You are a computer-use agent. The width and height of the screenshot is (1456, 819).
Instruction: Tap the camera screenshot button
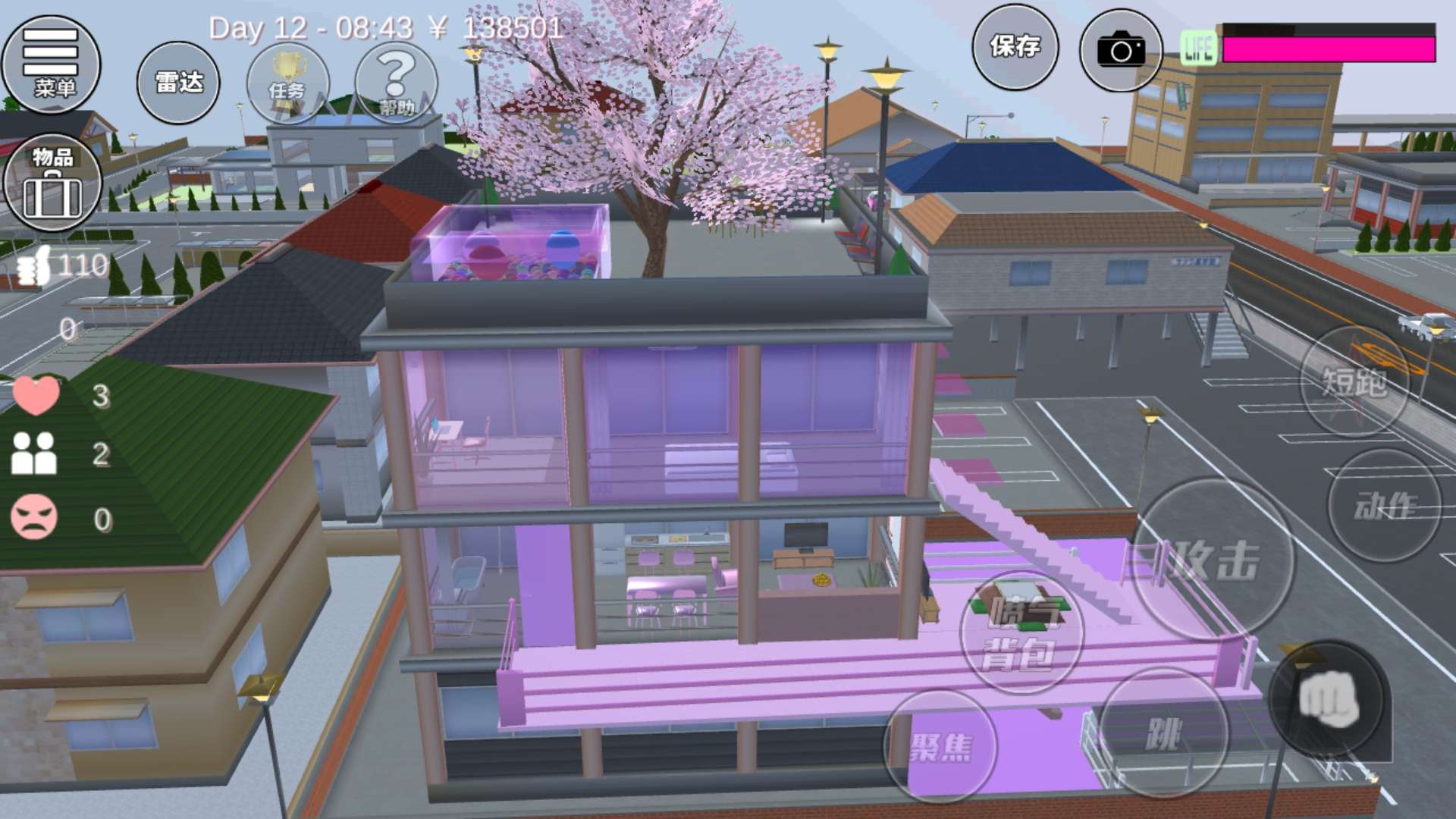1121,51
